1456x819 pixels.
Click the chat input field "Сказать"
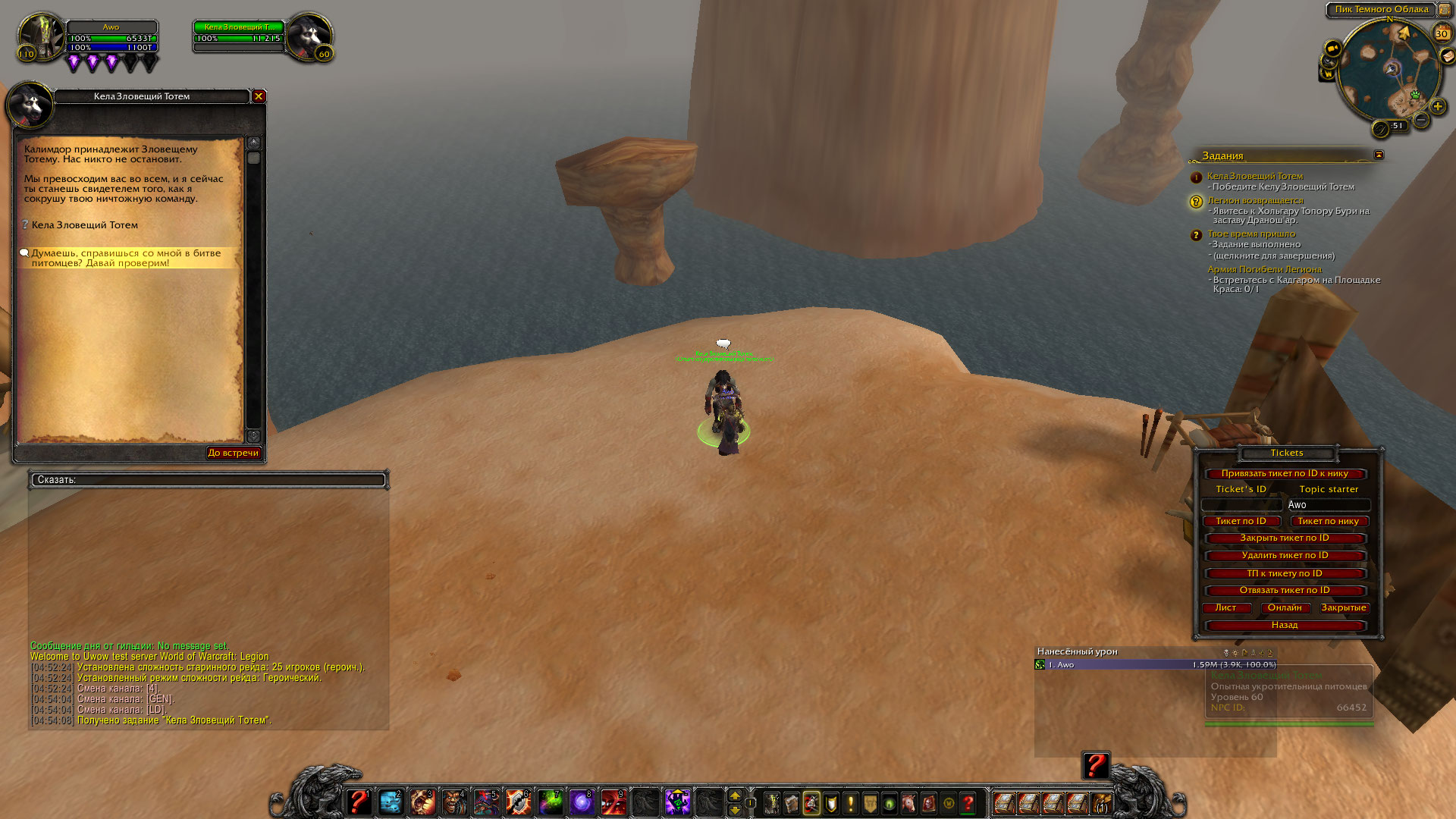(209, 480)
